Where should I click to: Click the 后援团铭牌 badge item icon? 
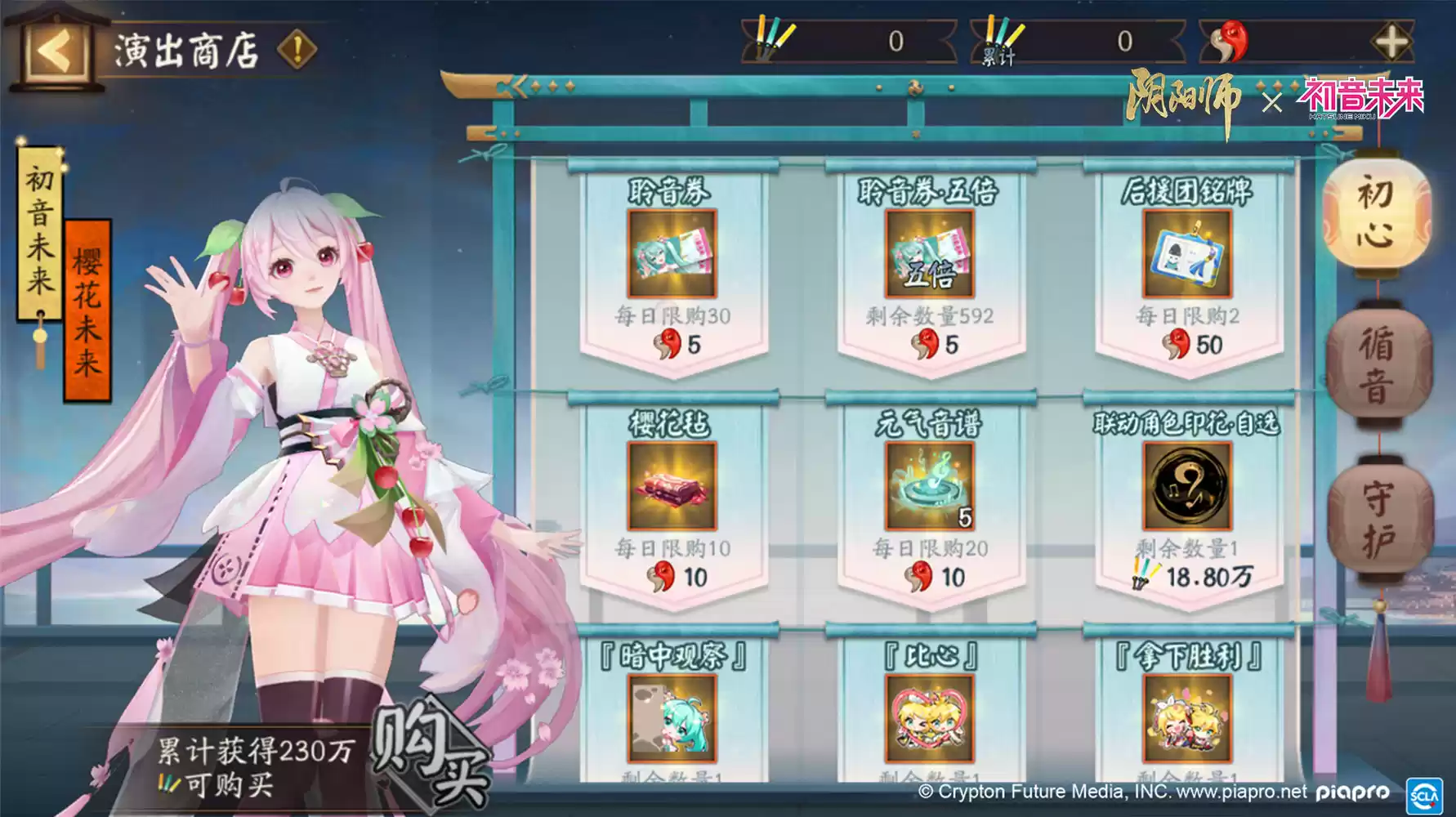[x=1185, y=257]
